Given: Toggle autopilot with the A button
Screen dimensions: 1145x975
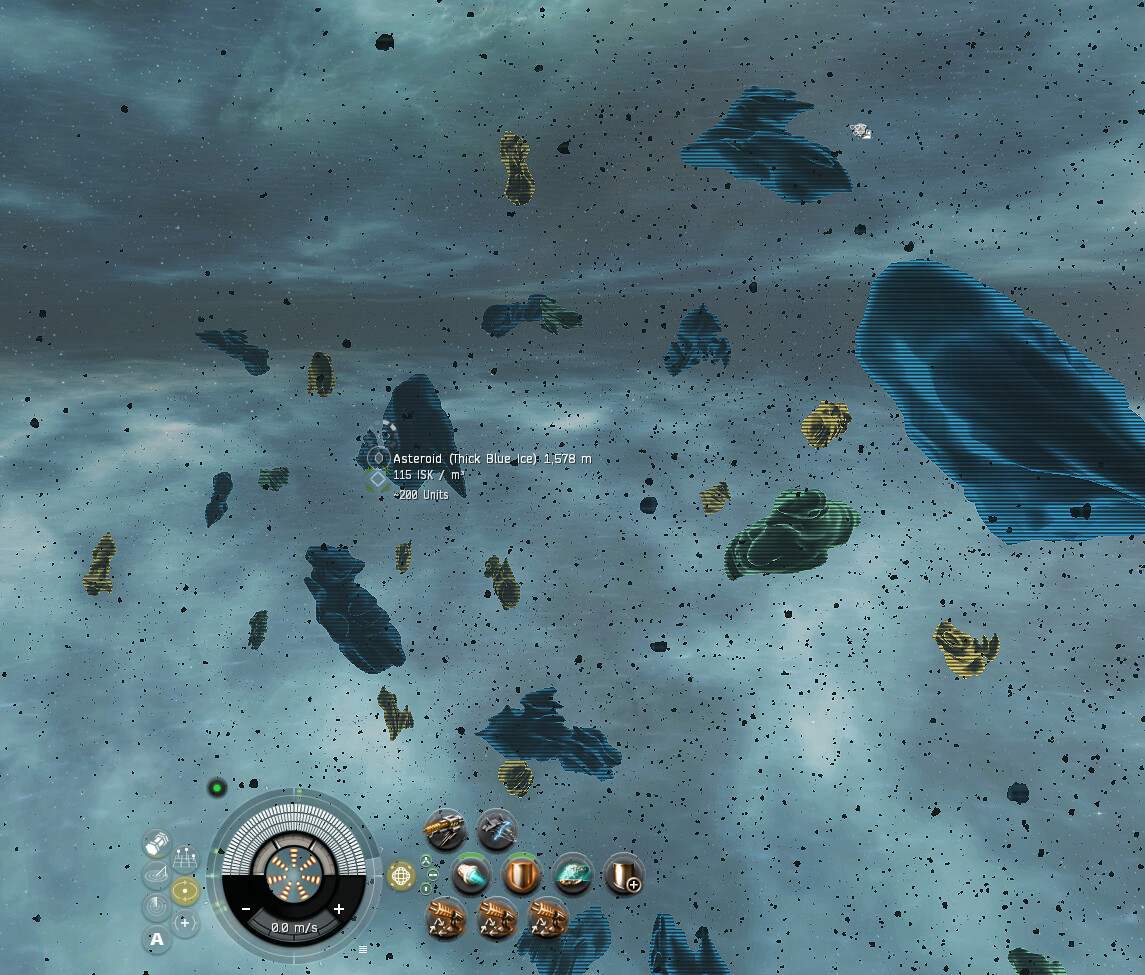Looking at the screenshot, I should 156,938.
